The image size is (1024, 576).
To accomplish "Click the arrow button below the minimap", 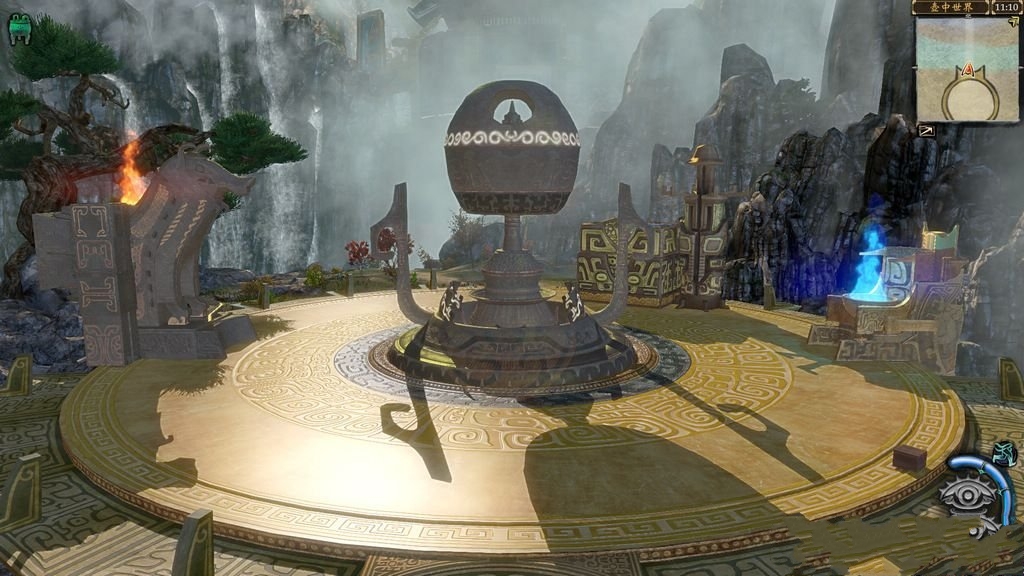I will coord(926,130).
